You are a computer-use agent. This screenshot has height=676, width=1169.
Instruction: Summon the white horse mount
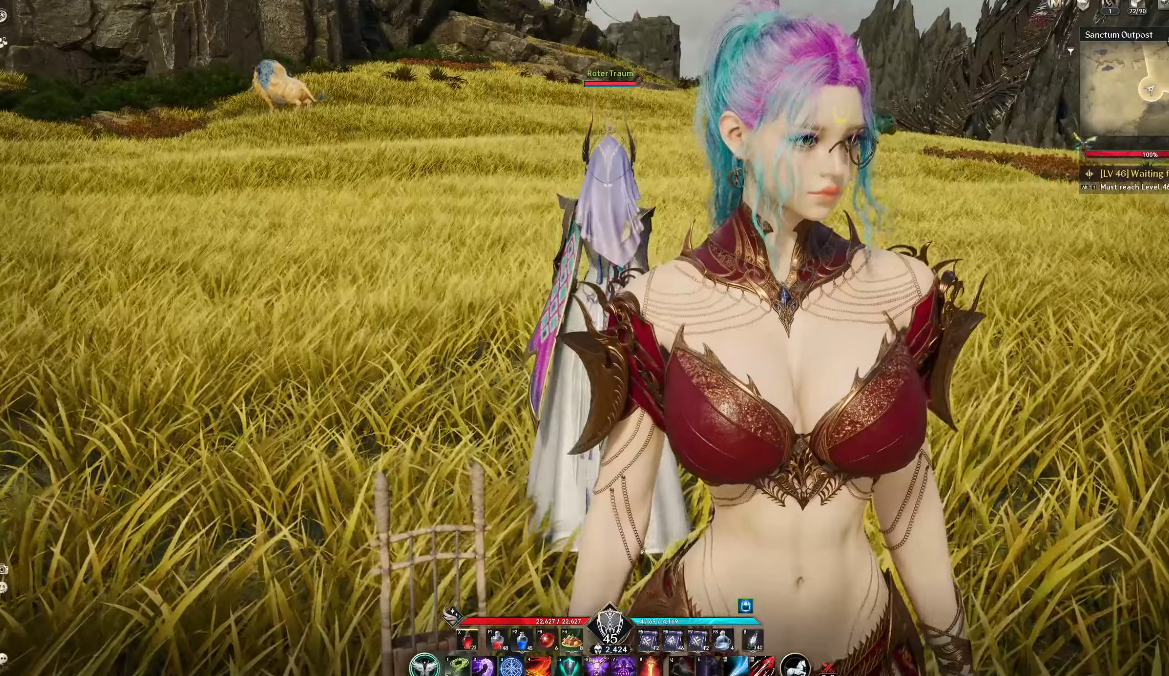tap(794, 665)
